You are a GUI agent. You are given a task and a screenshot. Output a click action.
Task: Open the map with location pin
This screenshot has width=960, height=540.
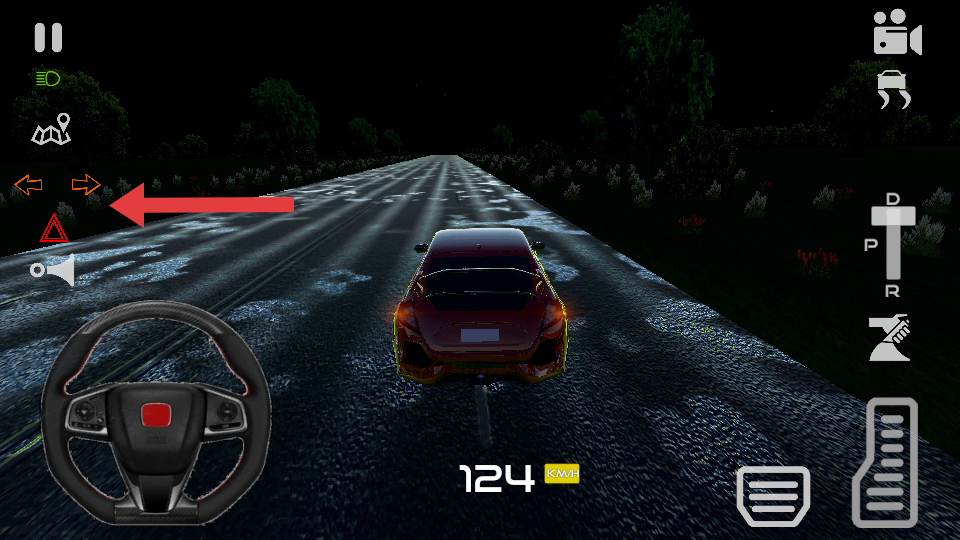pyautogui.click(x=52, y=130)
